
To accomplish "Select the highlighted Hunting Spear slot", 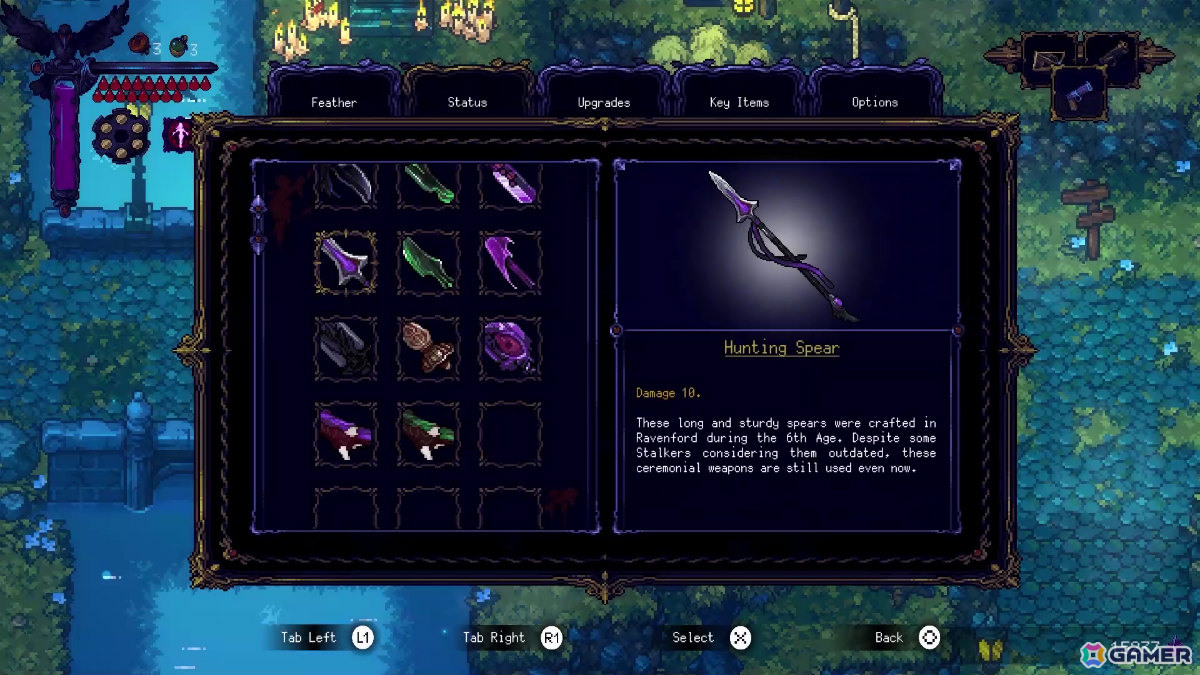I will click(346, 263).
